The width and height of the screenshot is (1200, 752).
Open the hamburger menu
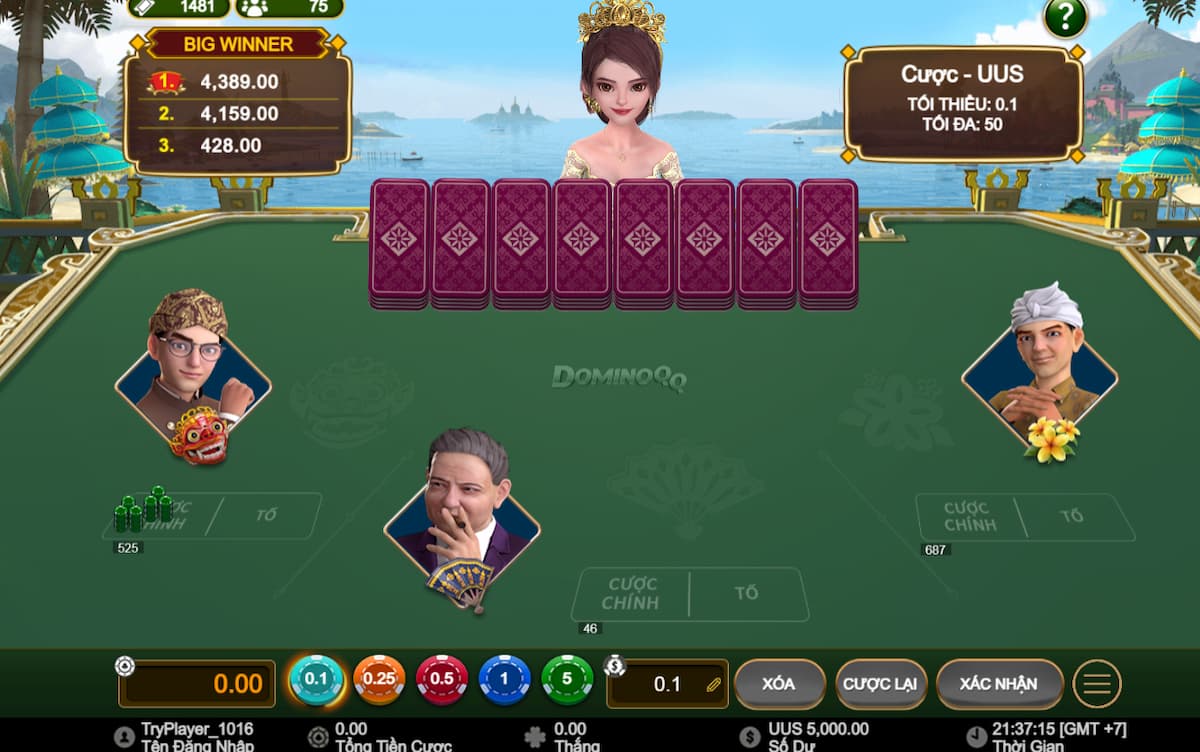[1097, 684]
